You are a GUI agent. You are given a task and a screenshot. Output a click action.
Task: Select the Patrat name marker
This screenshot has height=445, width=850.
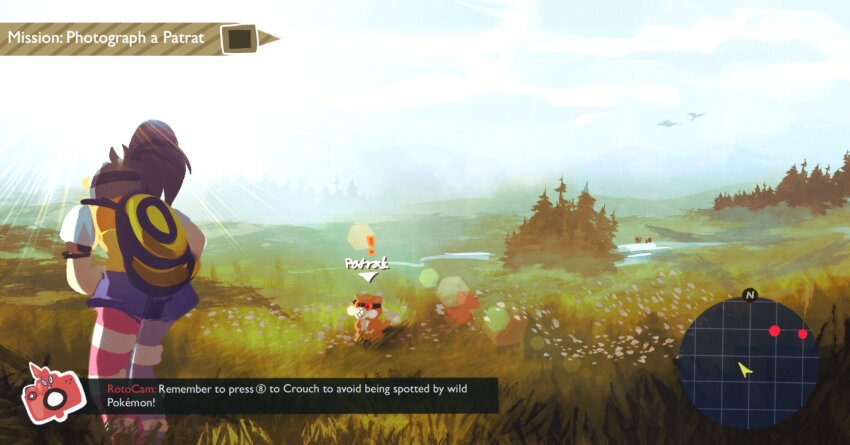[x=365, y=264]
